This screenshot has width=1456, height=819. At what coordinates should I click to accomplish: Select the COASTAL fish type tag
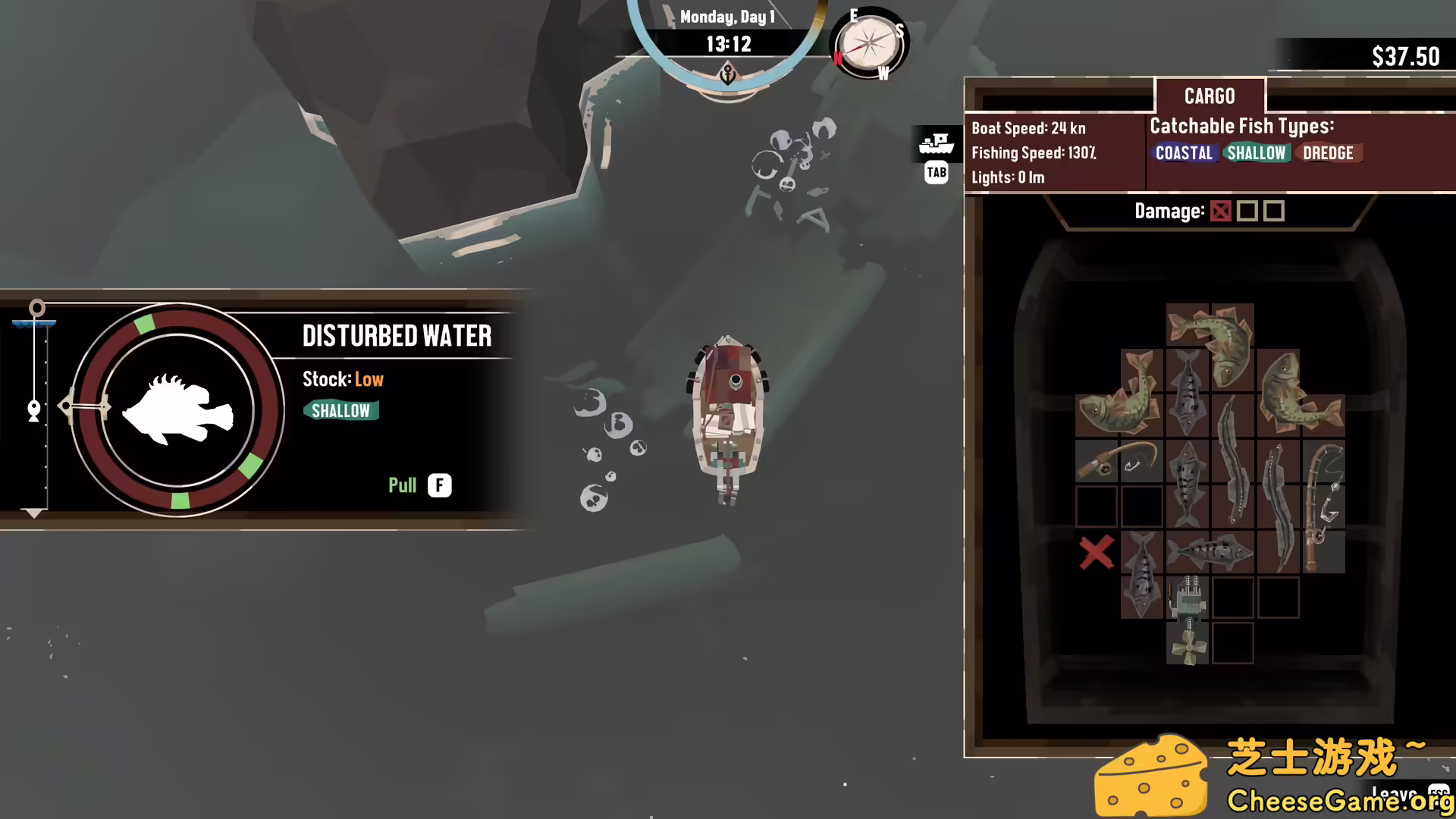[x=1184, y=153]
